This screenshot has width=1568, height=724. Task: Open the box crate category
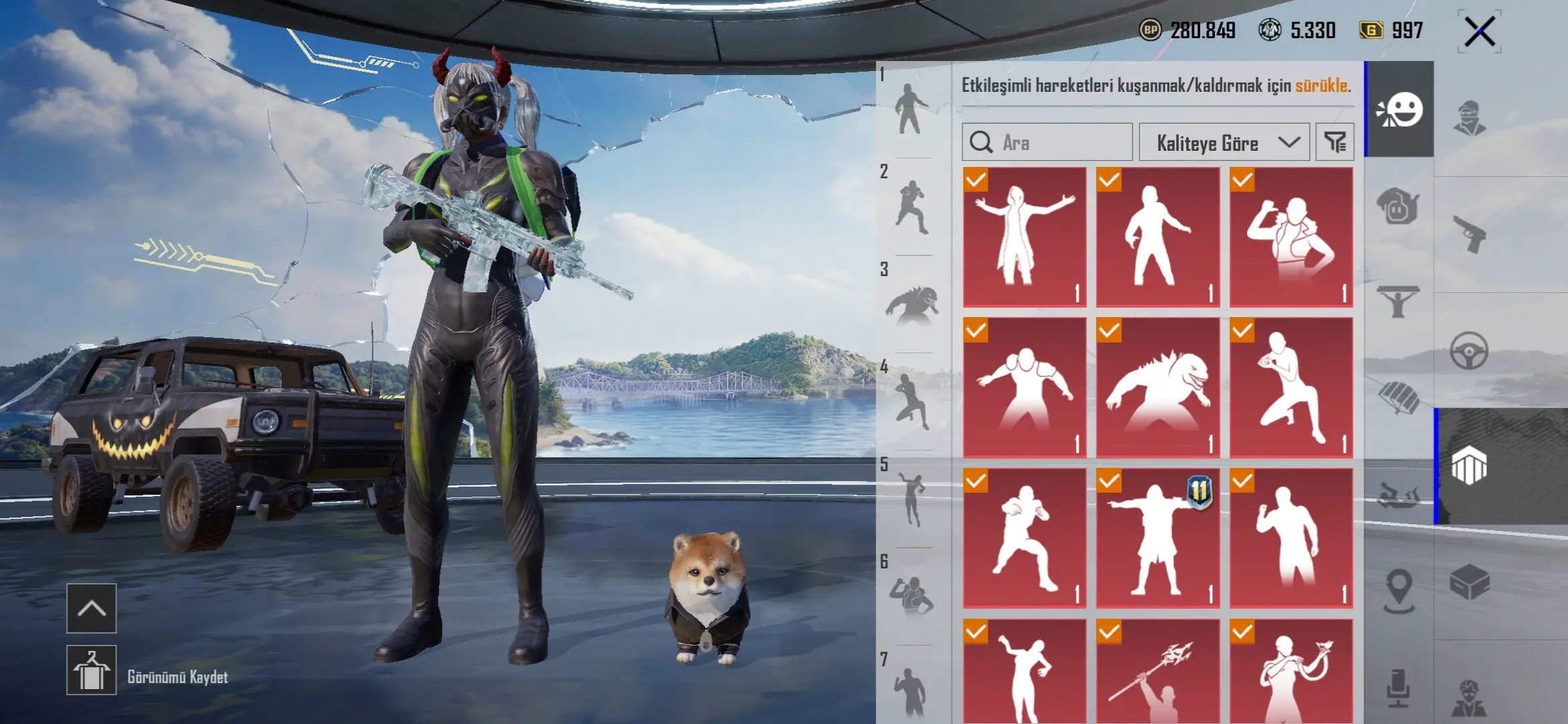pyautogui.click(x=1469, y=582)
